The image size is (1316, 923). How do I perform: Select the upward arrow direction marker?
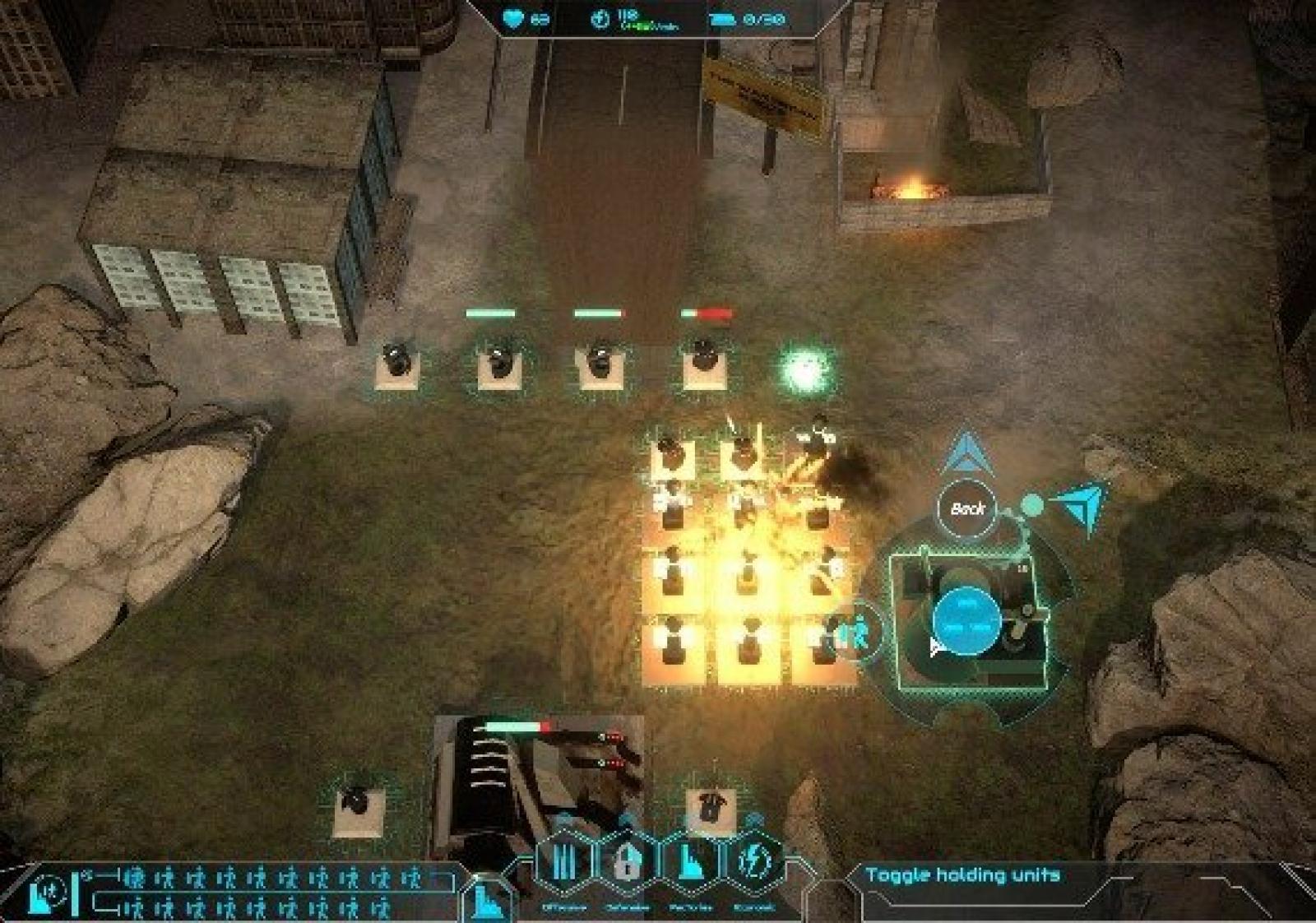point(967,453)
